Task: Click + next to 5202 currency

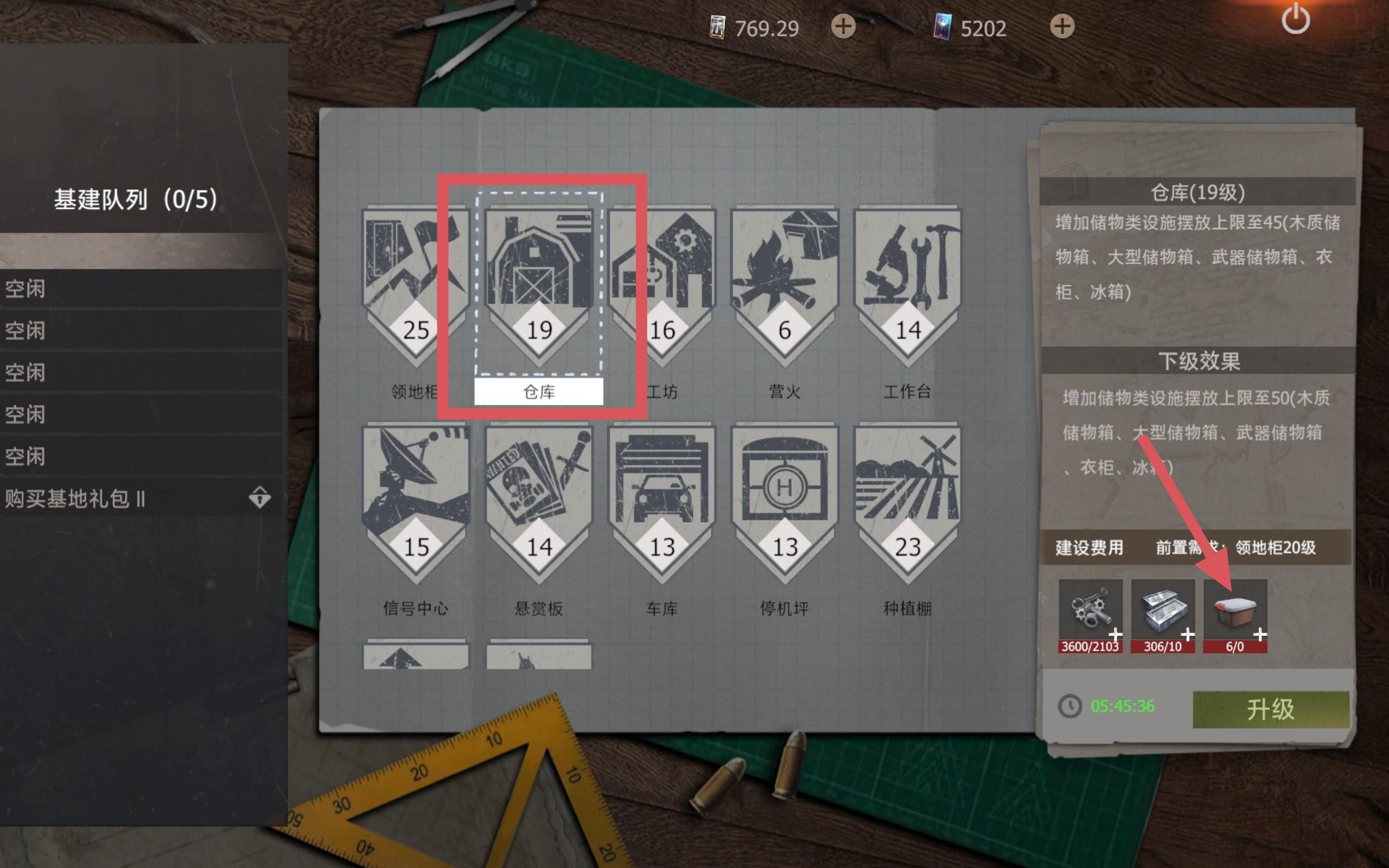Action: [x=1063, y=27]
